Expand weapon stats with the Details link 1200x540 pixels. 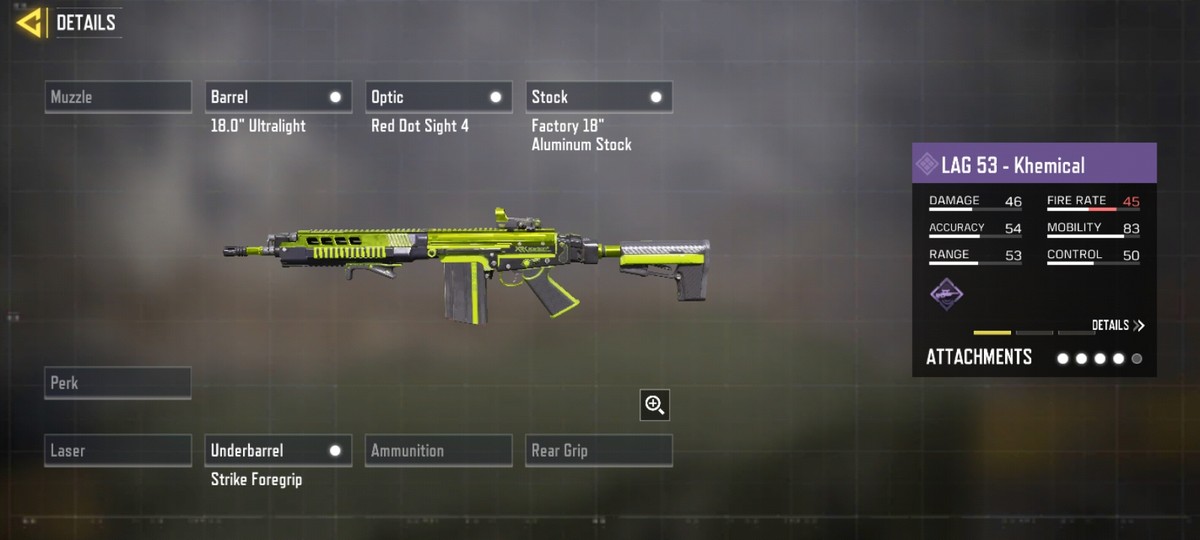1117,325
